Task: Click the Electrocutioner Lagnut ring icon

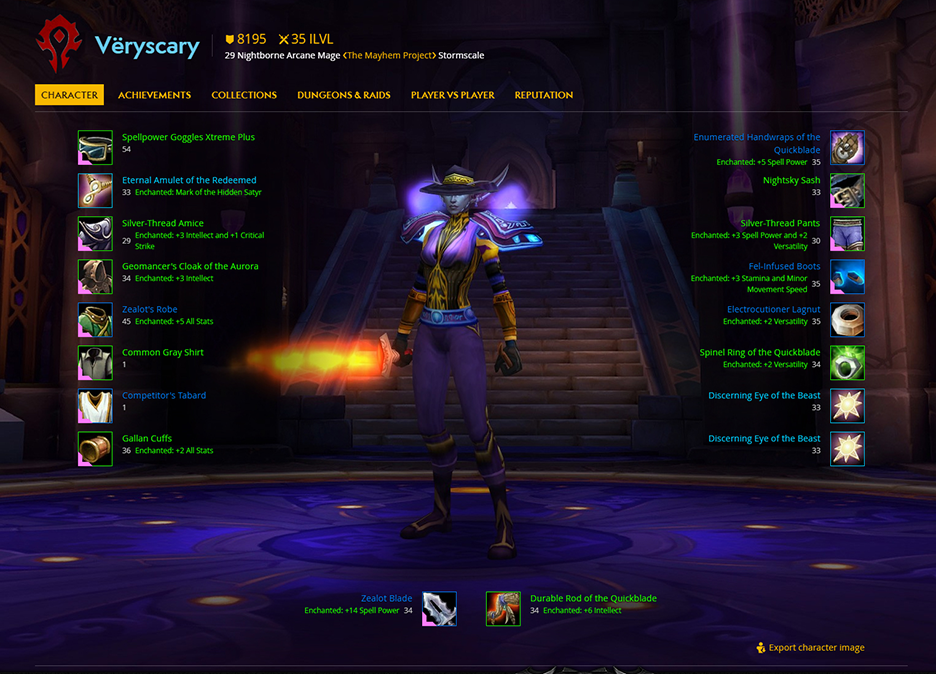Action: click(847, 319)
